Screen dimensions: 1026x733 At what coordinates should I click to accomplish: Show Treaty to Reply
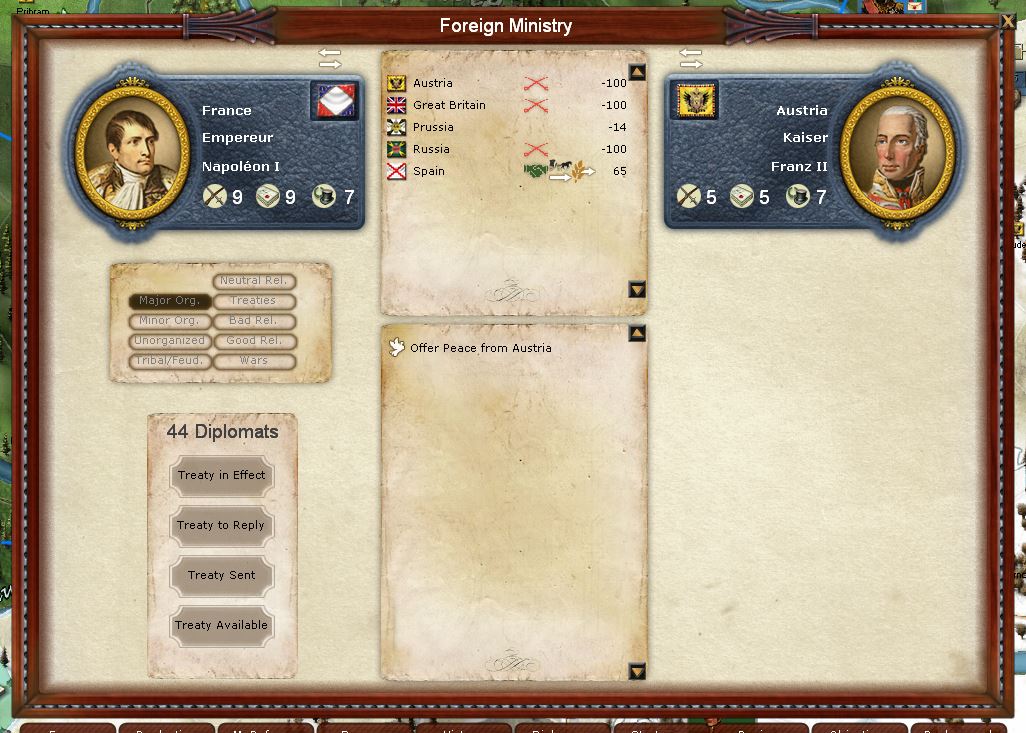tap(221, 526)
